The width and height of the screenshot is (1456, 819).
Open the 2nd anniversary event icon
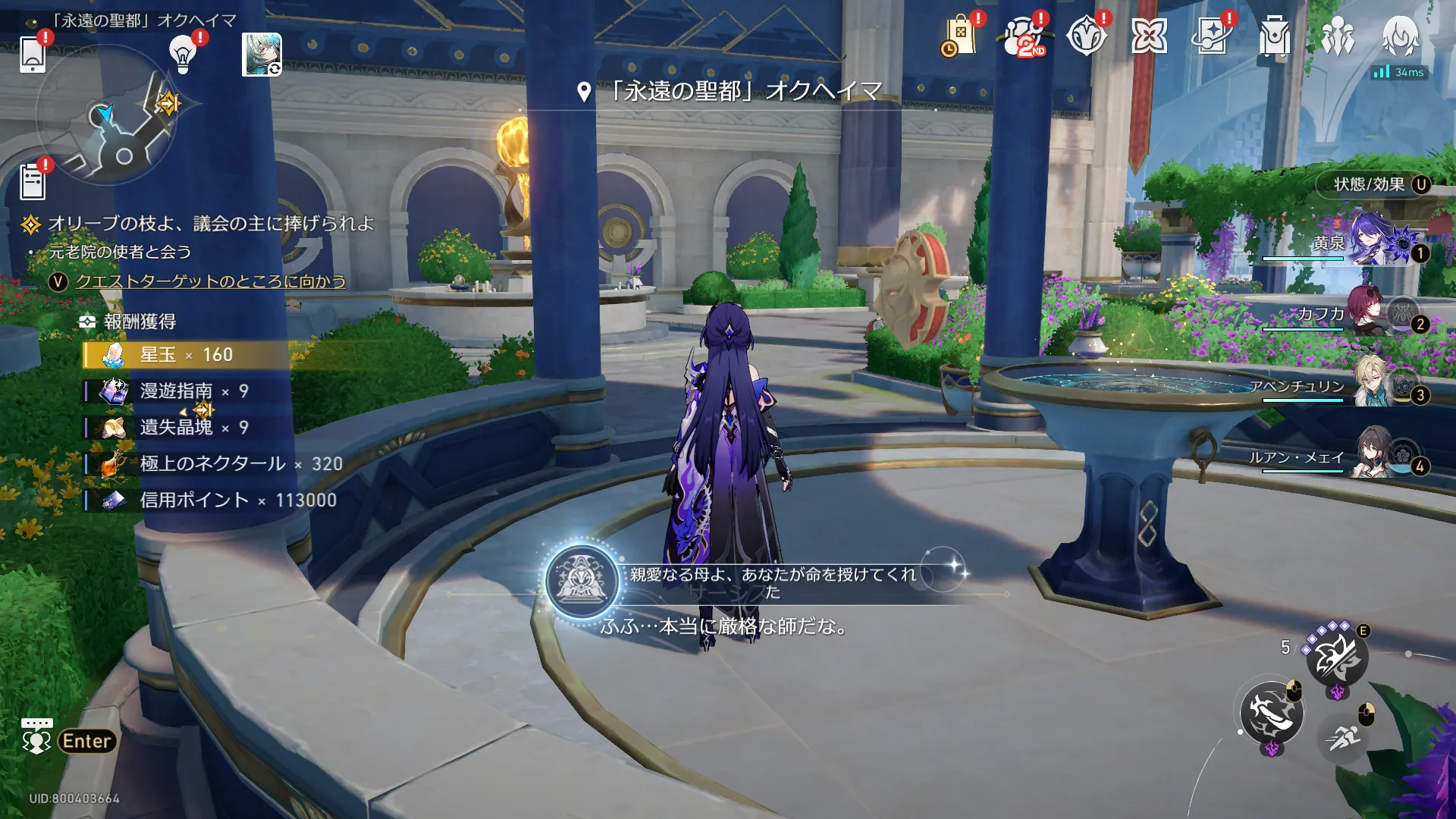coord(1023,36)
